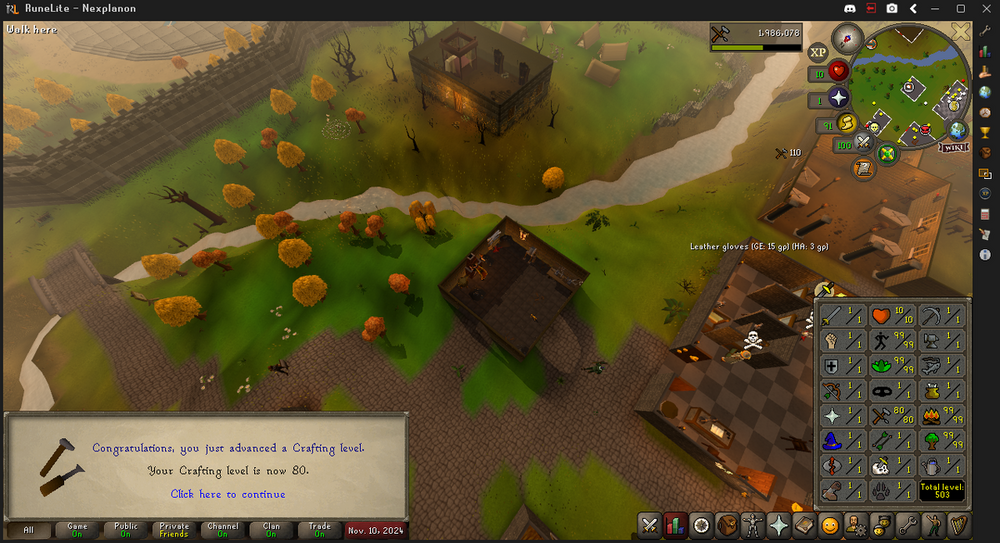Image resolution: width=1000 pixels, height=543 pixels.
Task: Switch chat filter to the All tab
Action: (28, 530)
